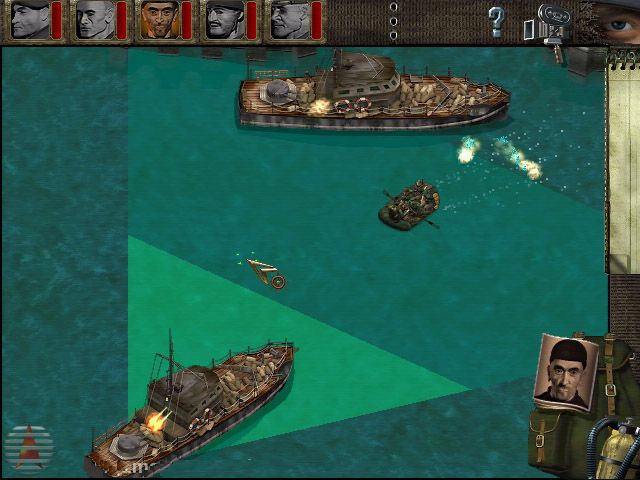Select the beret-wearing commando portrait
This screenshot has width=640, height=480.
coord(29,20)
